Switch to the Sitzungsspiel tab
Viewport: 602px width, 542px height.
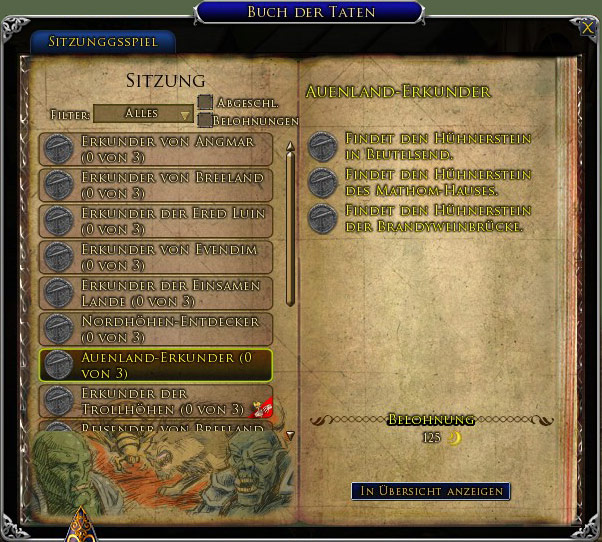[x=102, y=43]
